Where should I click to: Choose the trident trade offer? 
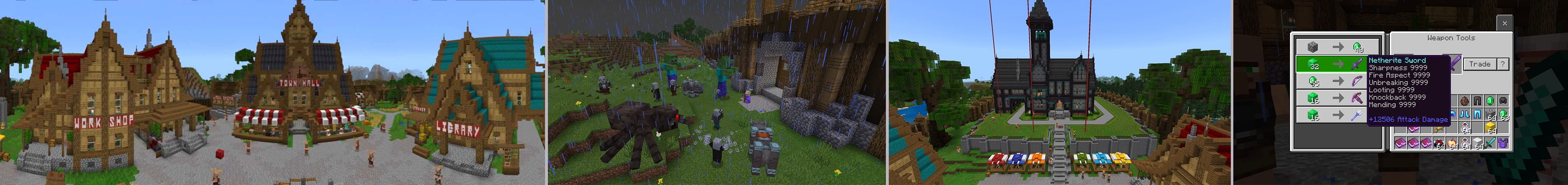(1337, 115)
